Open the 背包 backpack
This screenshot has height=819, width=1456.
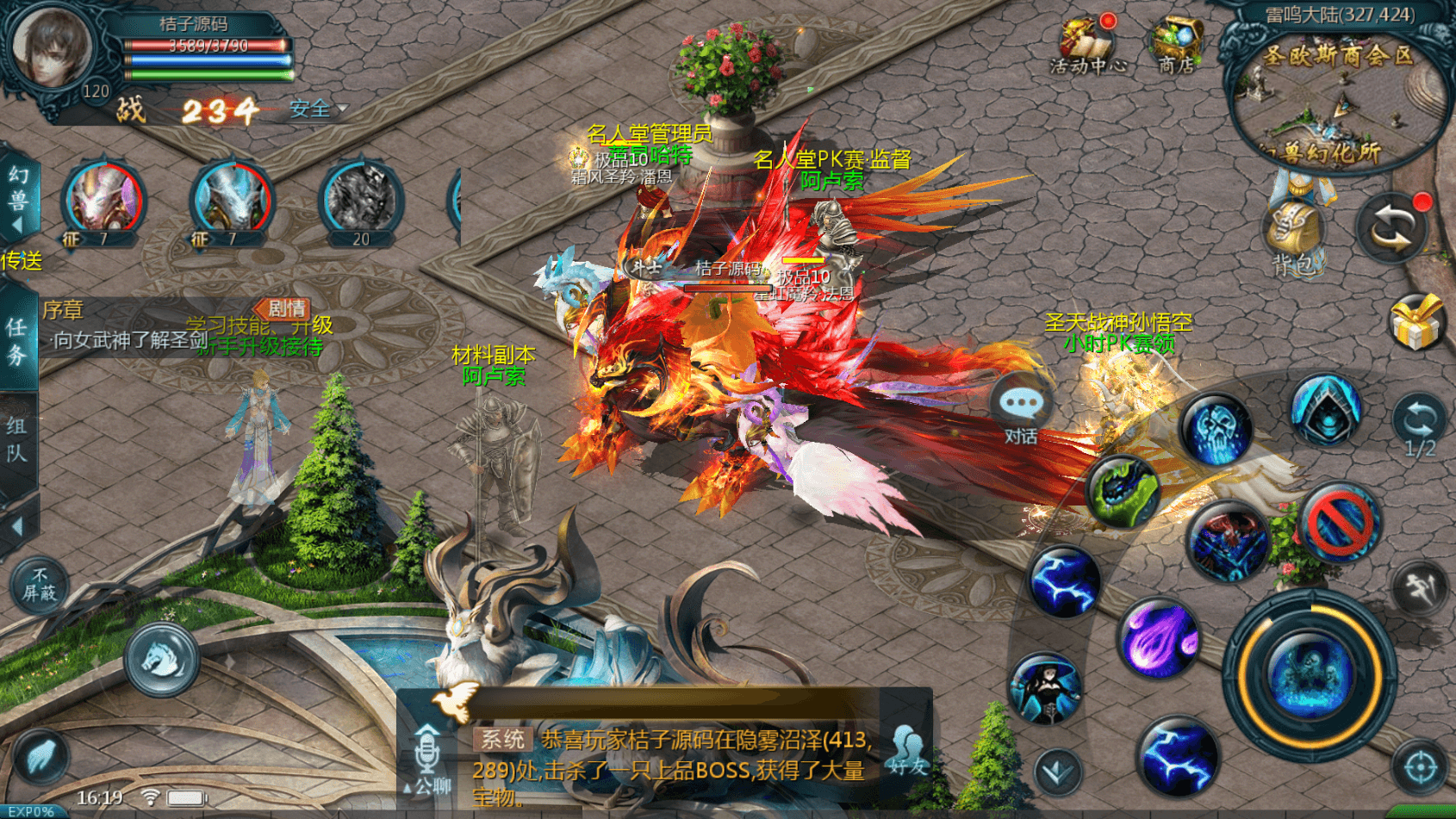(x=1293, y=237)
